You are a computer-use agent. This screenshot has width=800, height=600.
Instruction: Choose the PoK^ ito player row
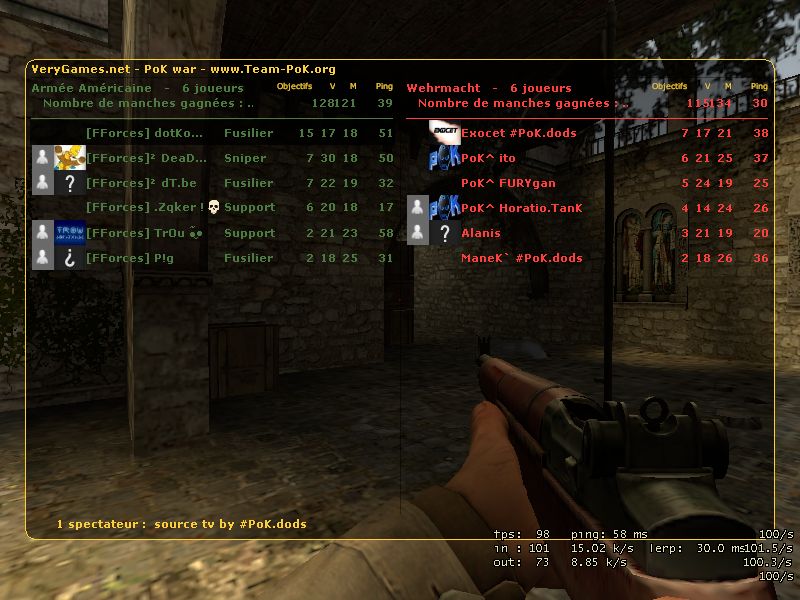[488, 158]
